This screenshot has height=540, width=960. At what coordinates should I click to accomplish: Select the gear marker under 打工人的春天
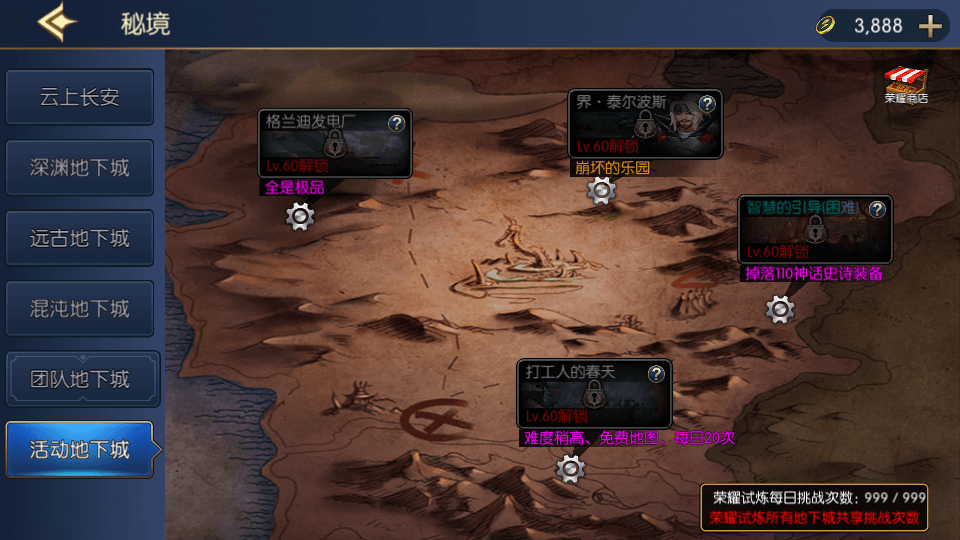click(570, 467)
